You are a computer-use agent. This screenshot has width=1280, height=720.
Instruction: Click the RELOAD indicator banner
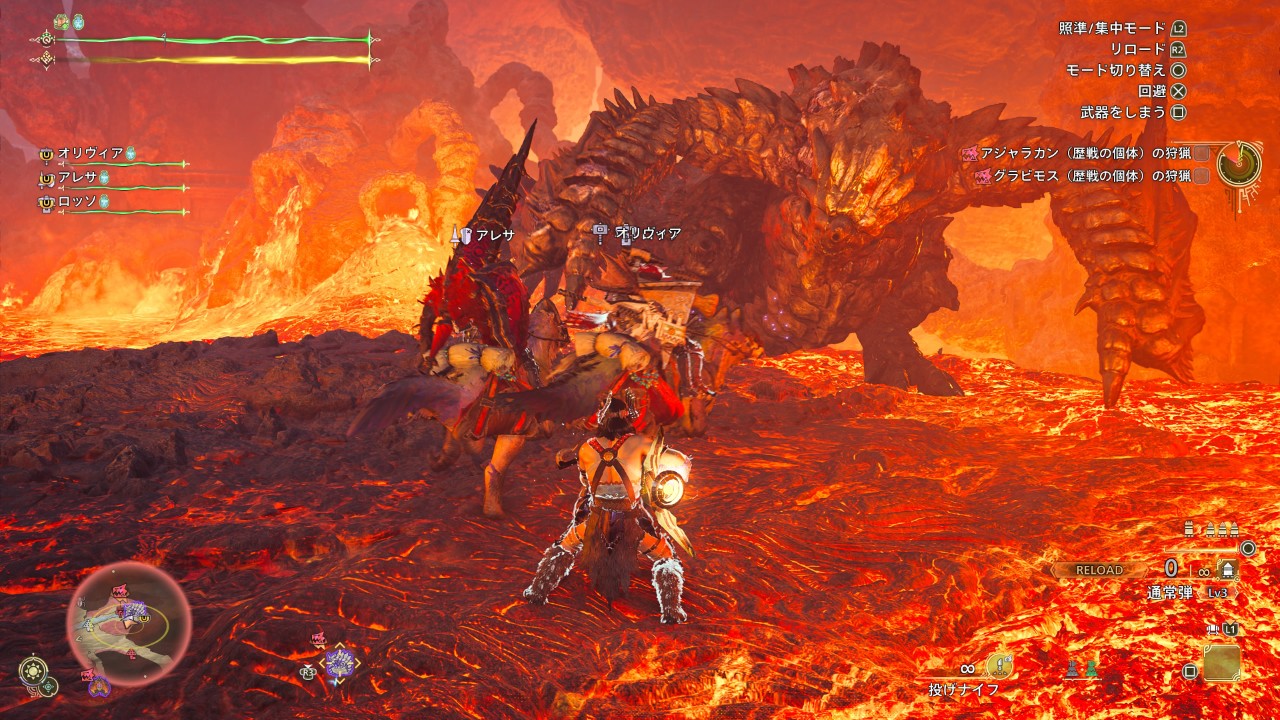click(x=1099, y=570)
